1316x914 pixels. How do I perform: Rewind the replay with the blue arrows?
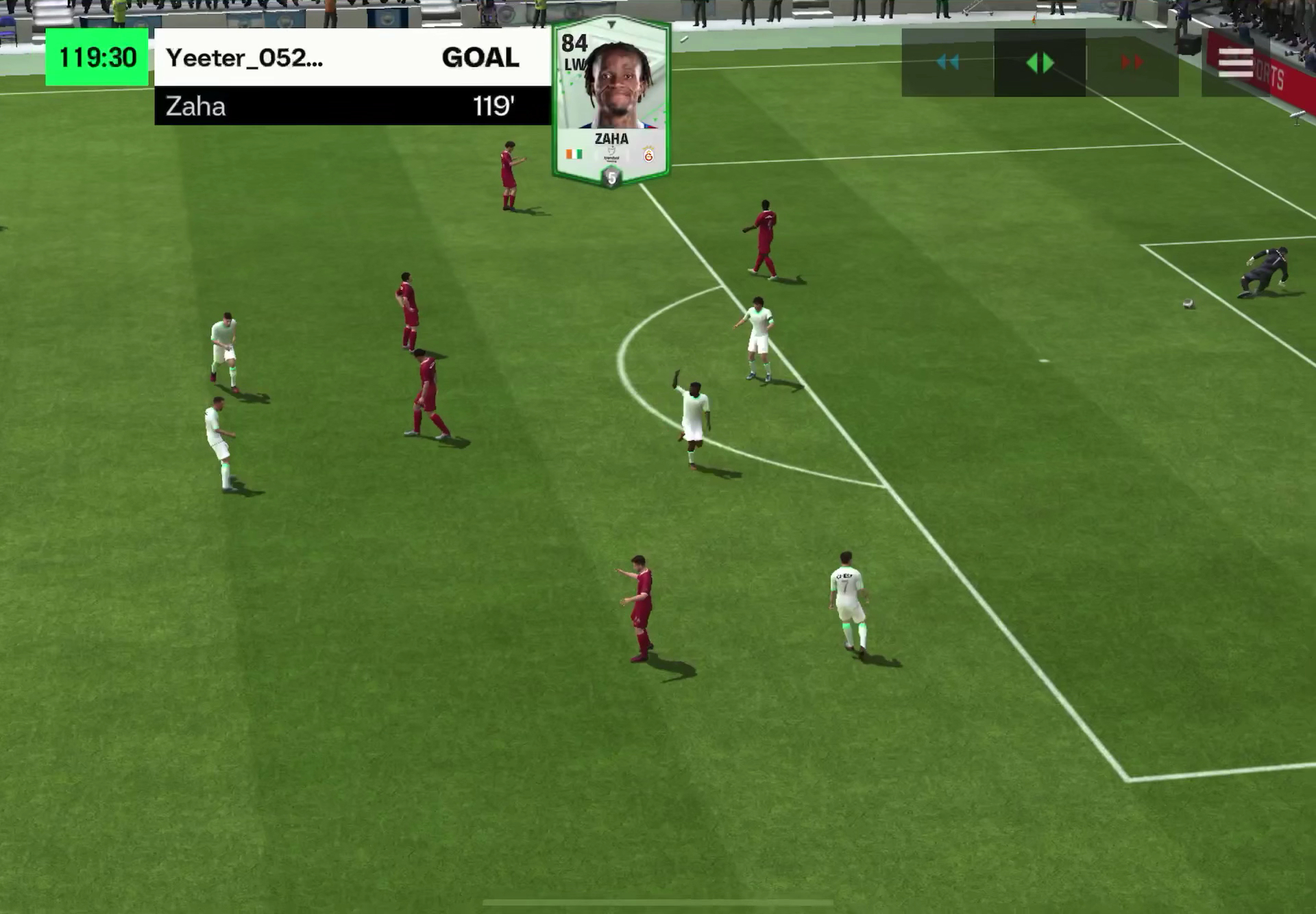tap(947, 62)
